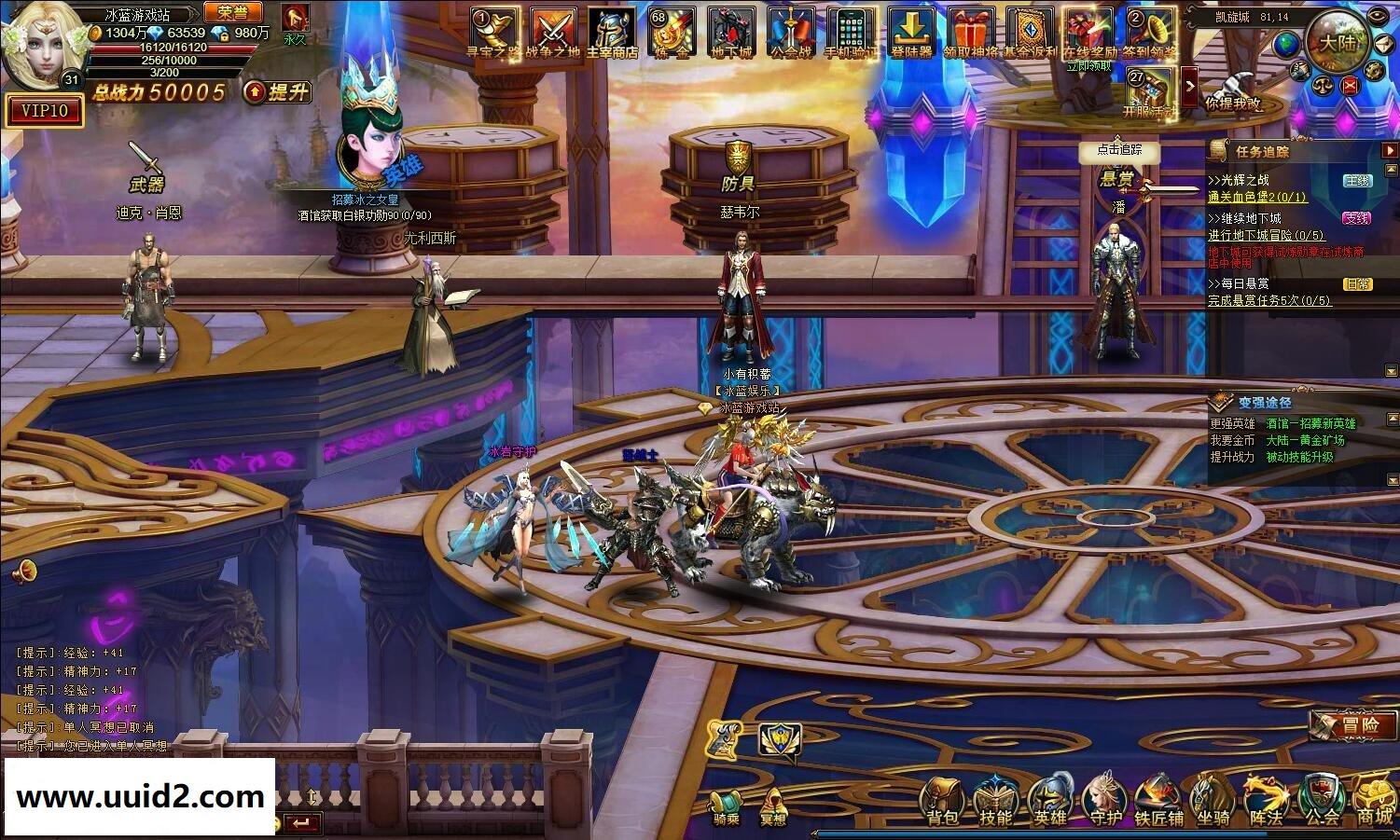Open the 开服活动 event chest

pos(1149,90)
